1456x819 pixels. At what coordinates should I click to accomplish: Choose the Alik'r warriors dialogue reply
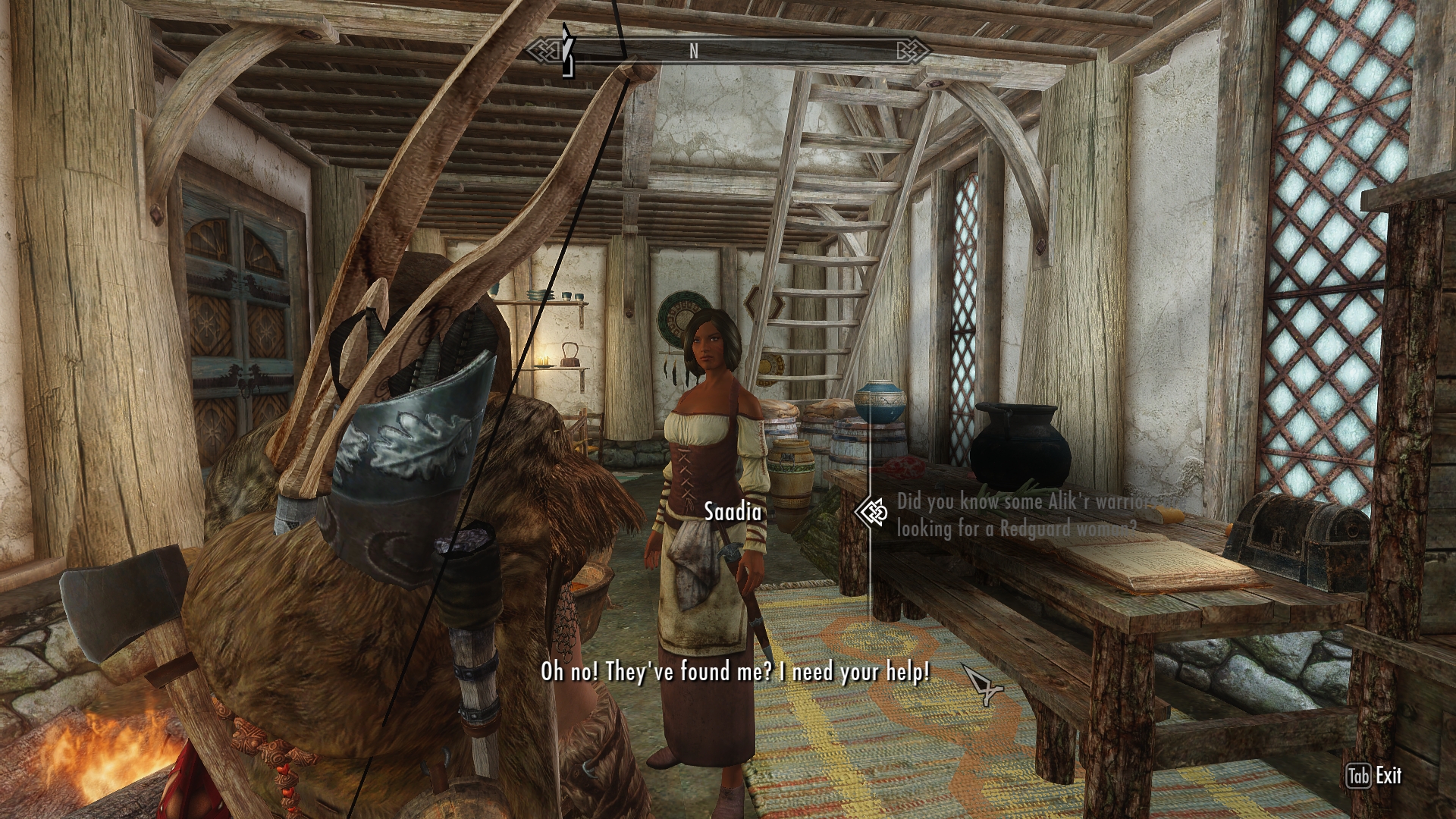(x=1031, y=514)
